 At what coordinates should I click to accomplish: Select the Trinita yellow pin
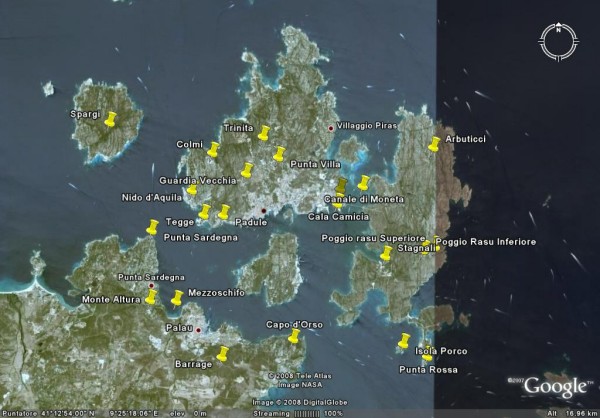(263, 133)
